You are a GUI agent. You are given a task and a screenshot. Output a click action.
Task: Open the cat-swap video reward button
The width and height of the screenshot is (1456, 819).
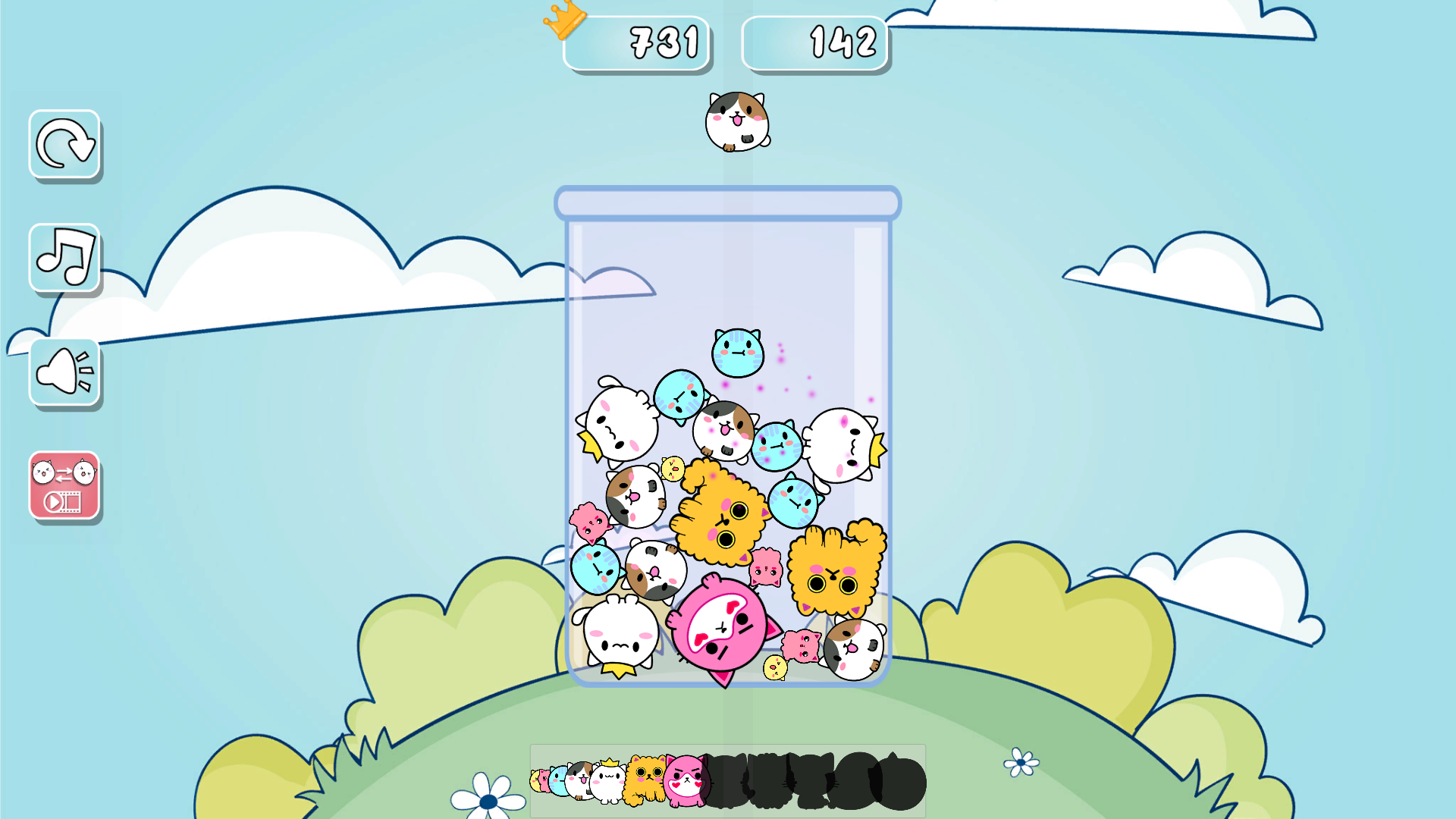click(64, 486)
